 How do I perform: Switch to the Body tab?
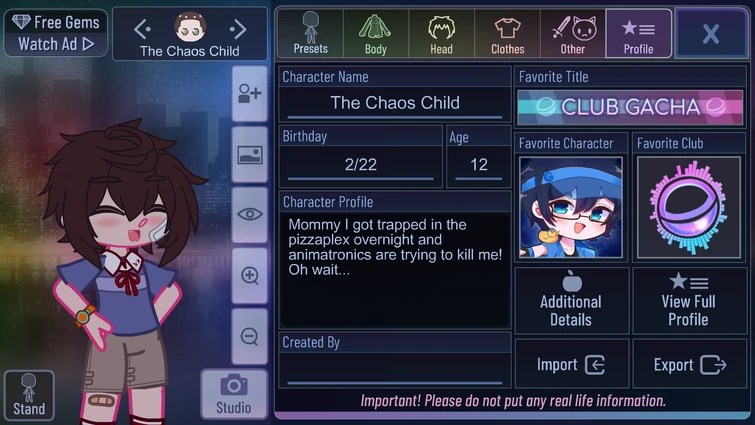coord(376,33)
